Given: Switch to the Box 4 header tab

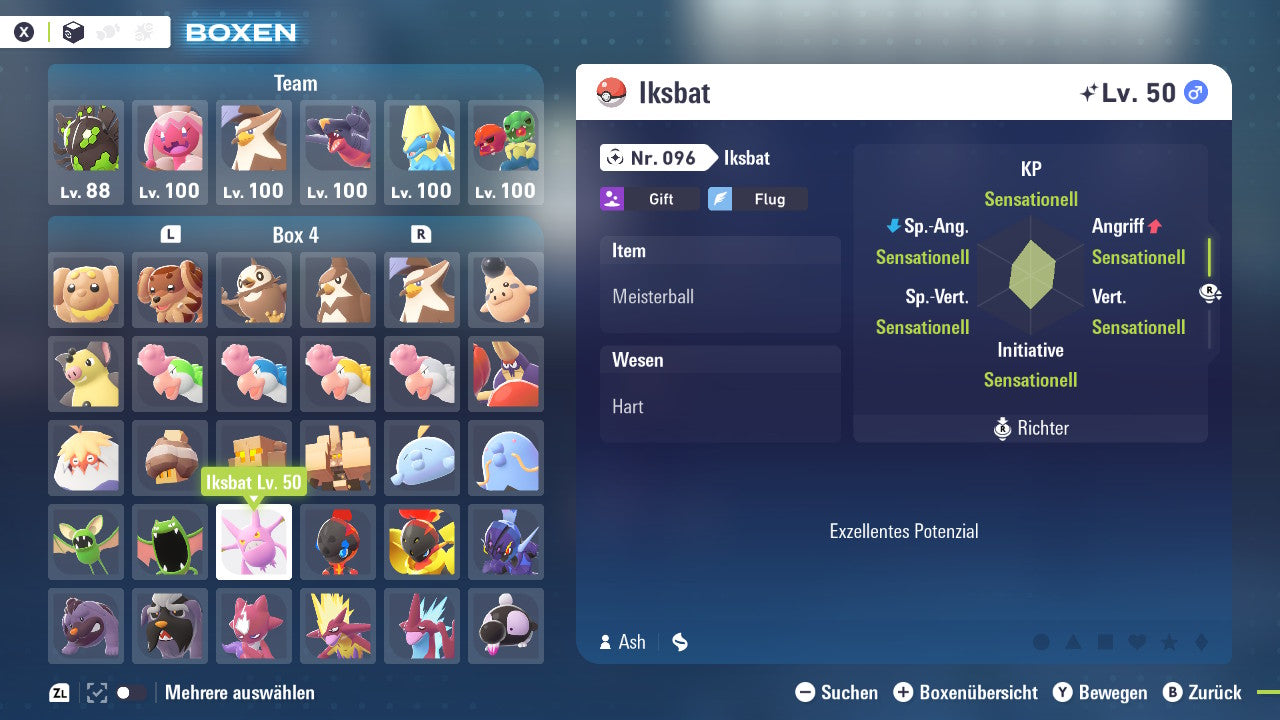Looking at the screenshot, I should pyautogui.click(x=295, y=235).
